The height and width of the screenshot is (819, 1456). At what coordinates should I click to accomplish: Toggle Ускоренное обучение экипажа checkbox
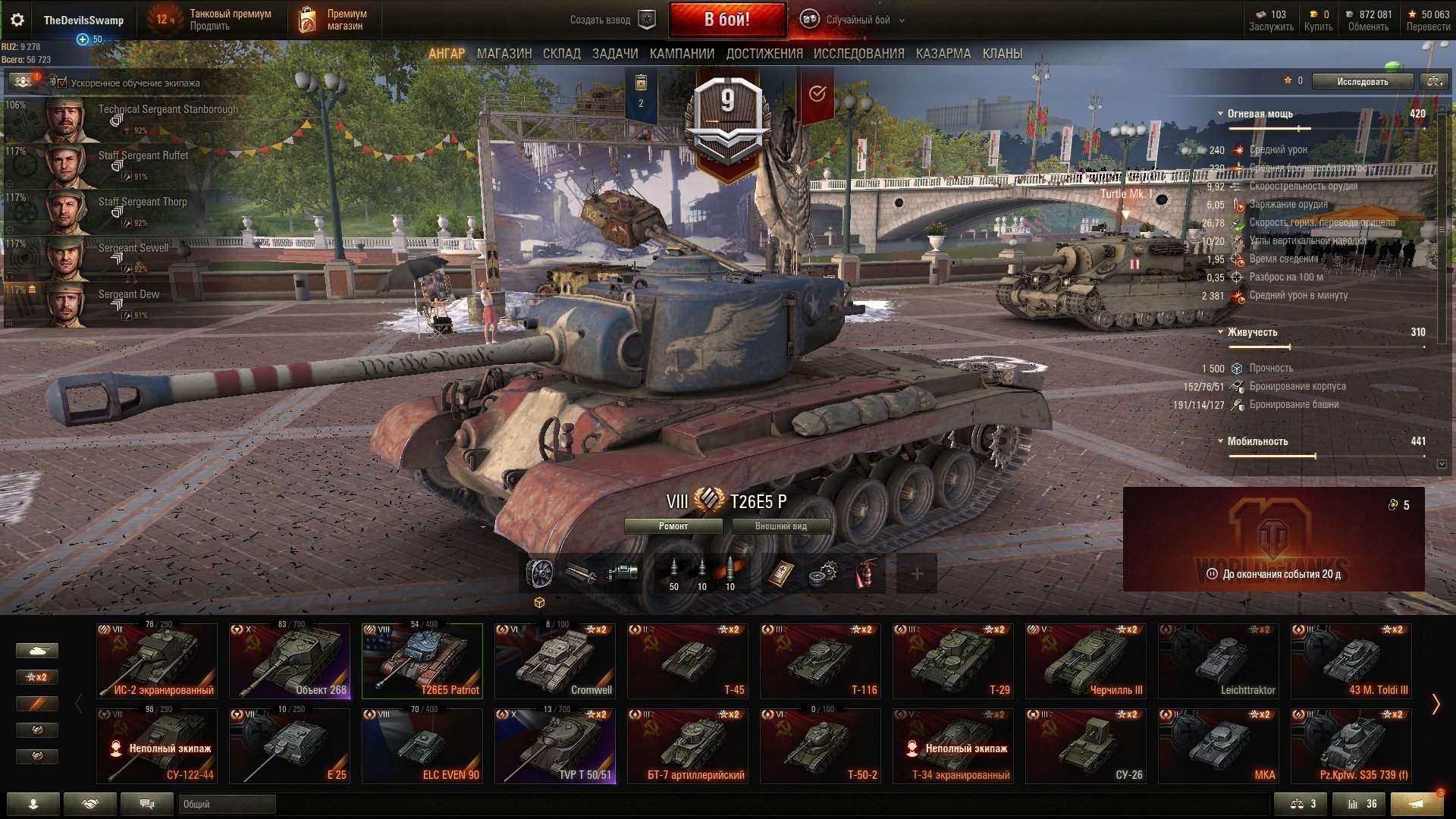click(x=62, y=83)
